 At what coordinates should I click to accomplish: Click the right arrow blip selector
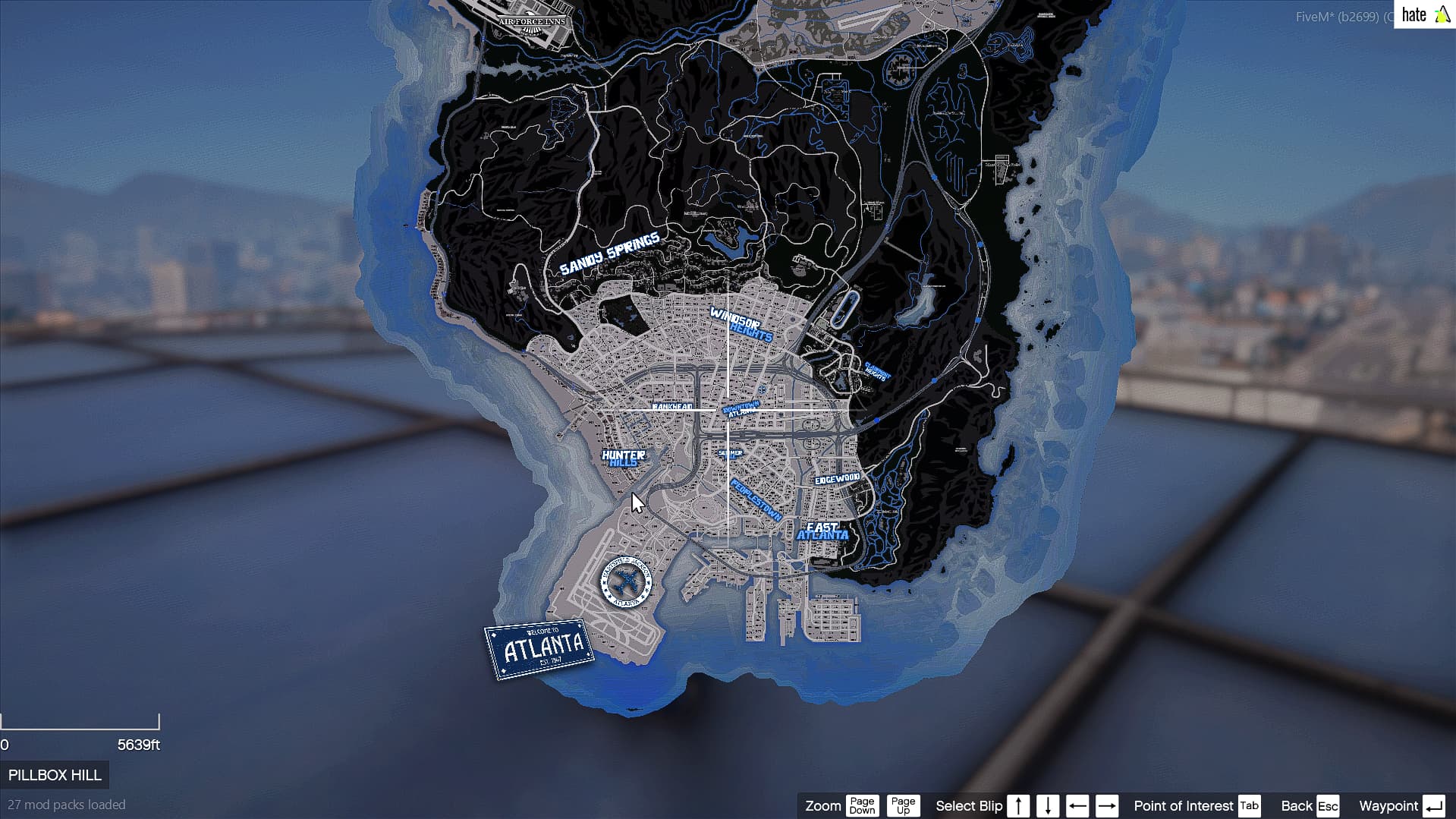click(x=1107, y=805)
